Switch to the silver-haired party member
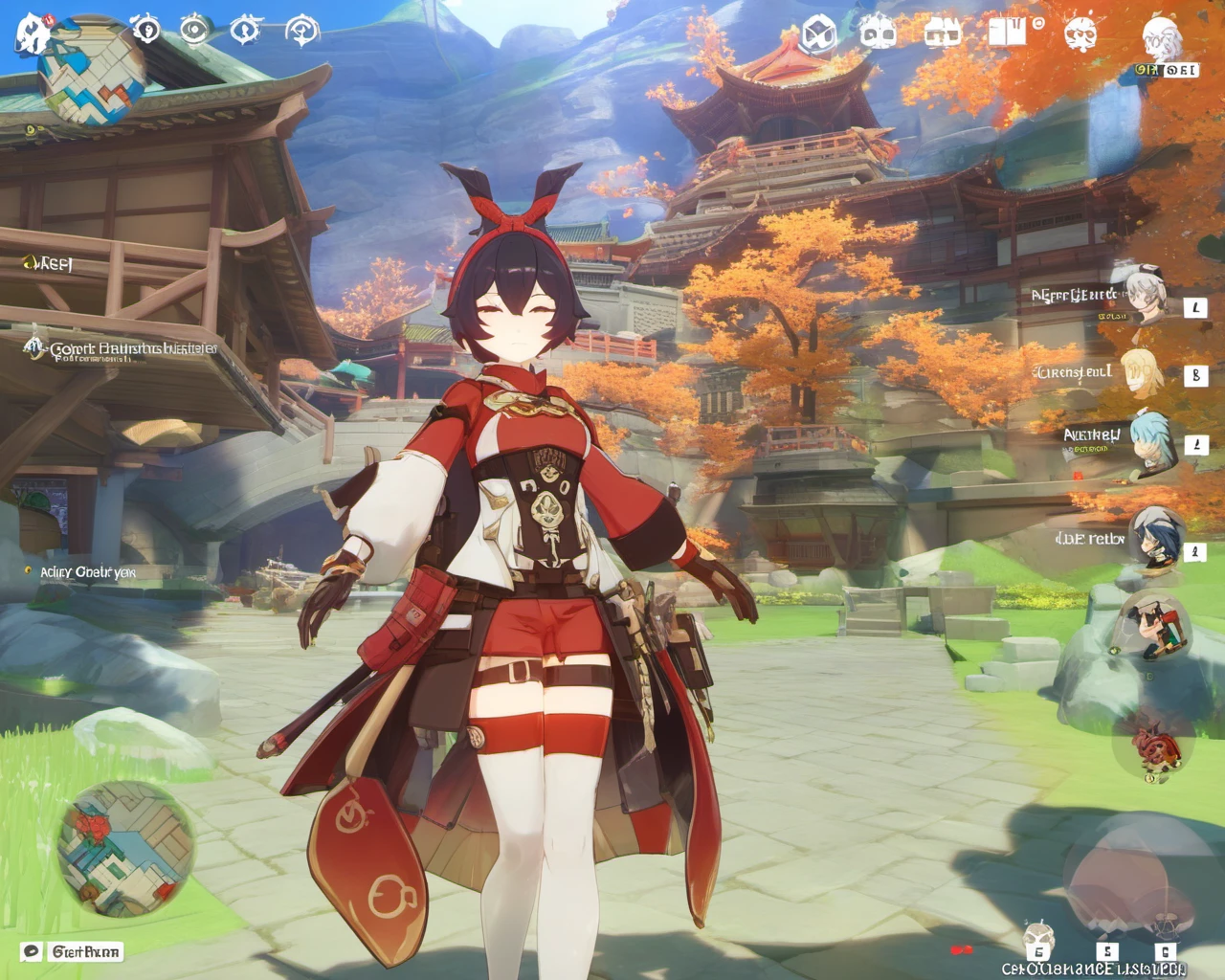1225x980 pixels. [1145, 295]
